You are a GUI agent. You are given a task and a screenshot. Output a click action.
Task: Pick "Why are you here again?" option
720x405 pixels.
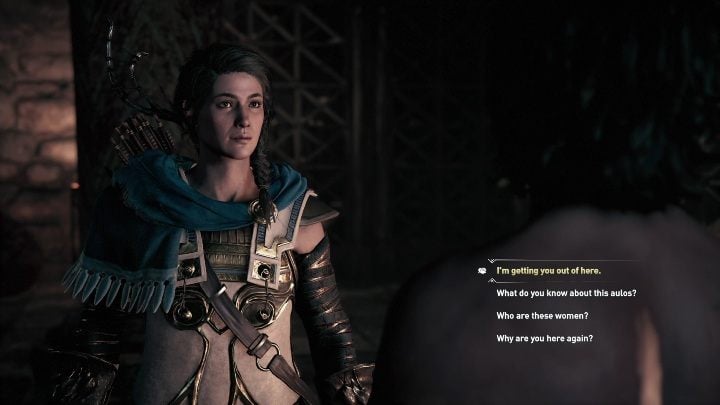tap(544, 338)
